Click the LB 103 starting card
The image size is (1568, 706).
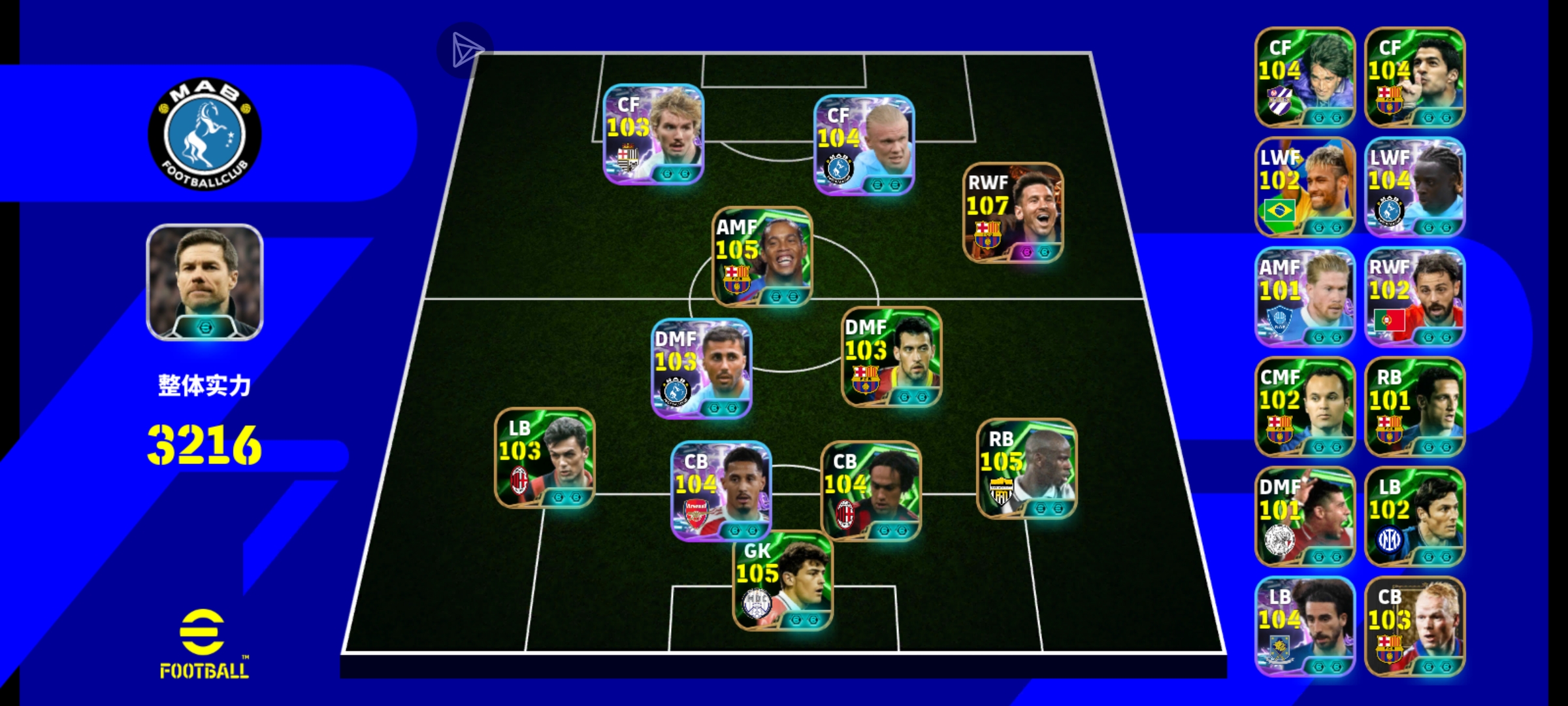[544, 458]
